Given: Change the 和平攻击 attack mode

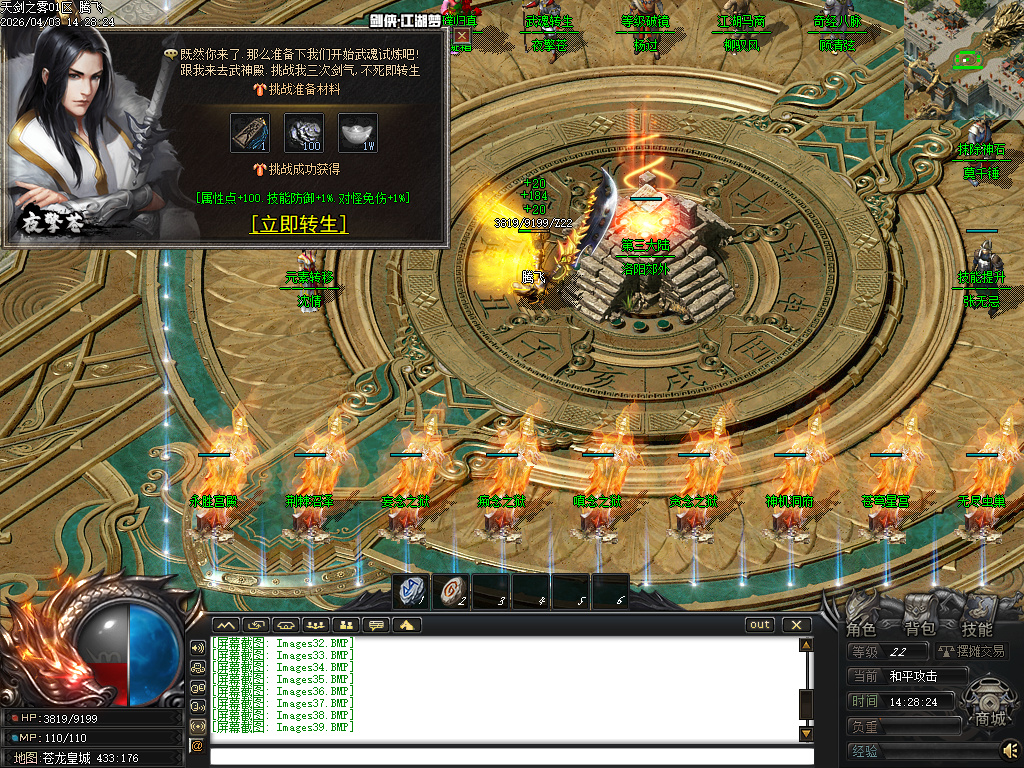Looking at the screenshot, I should tap(914, 676).
